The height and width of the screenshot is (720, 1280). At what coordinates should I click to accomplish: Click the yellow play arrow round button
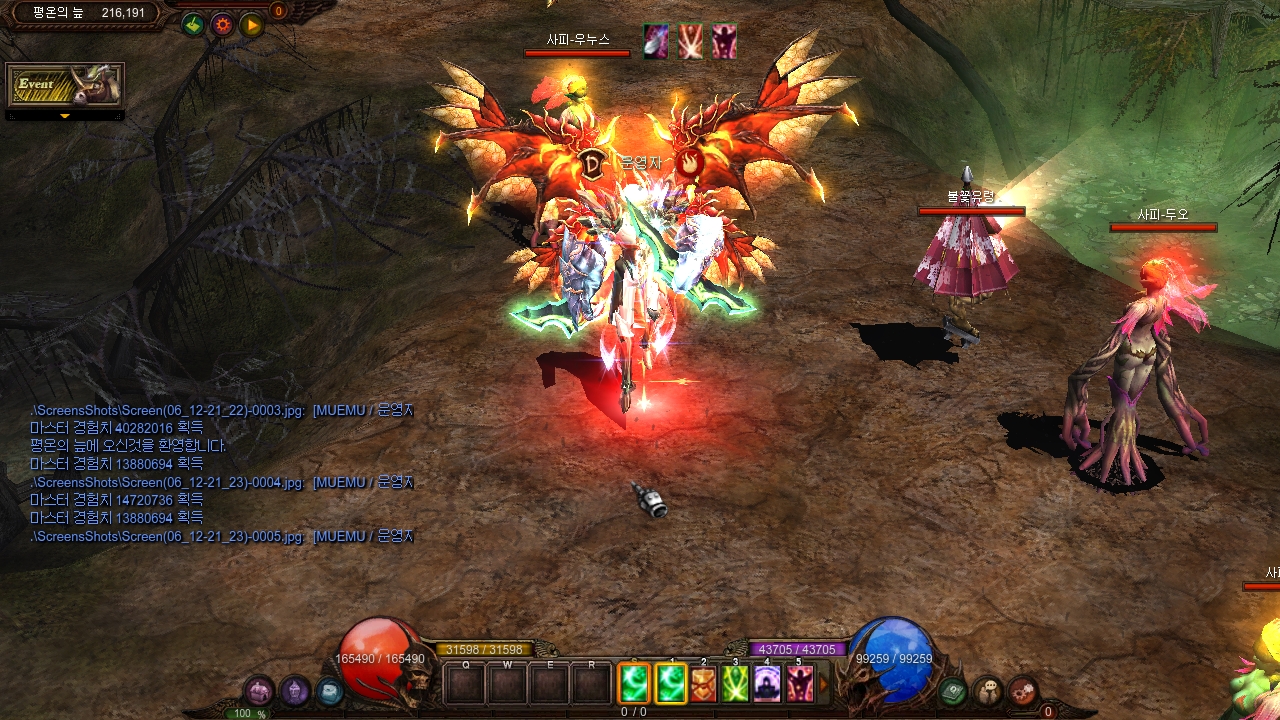point(251,25)
